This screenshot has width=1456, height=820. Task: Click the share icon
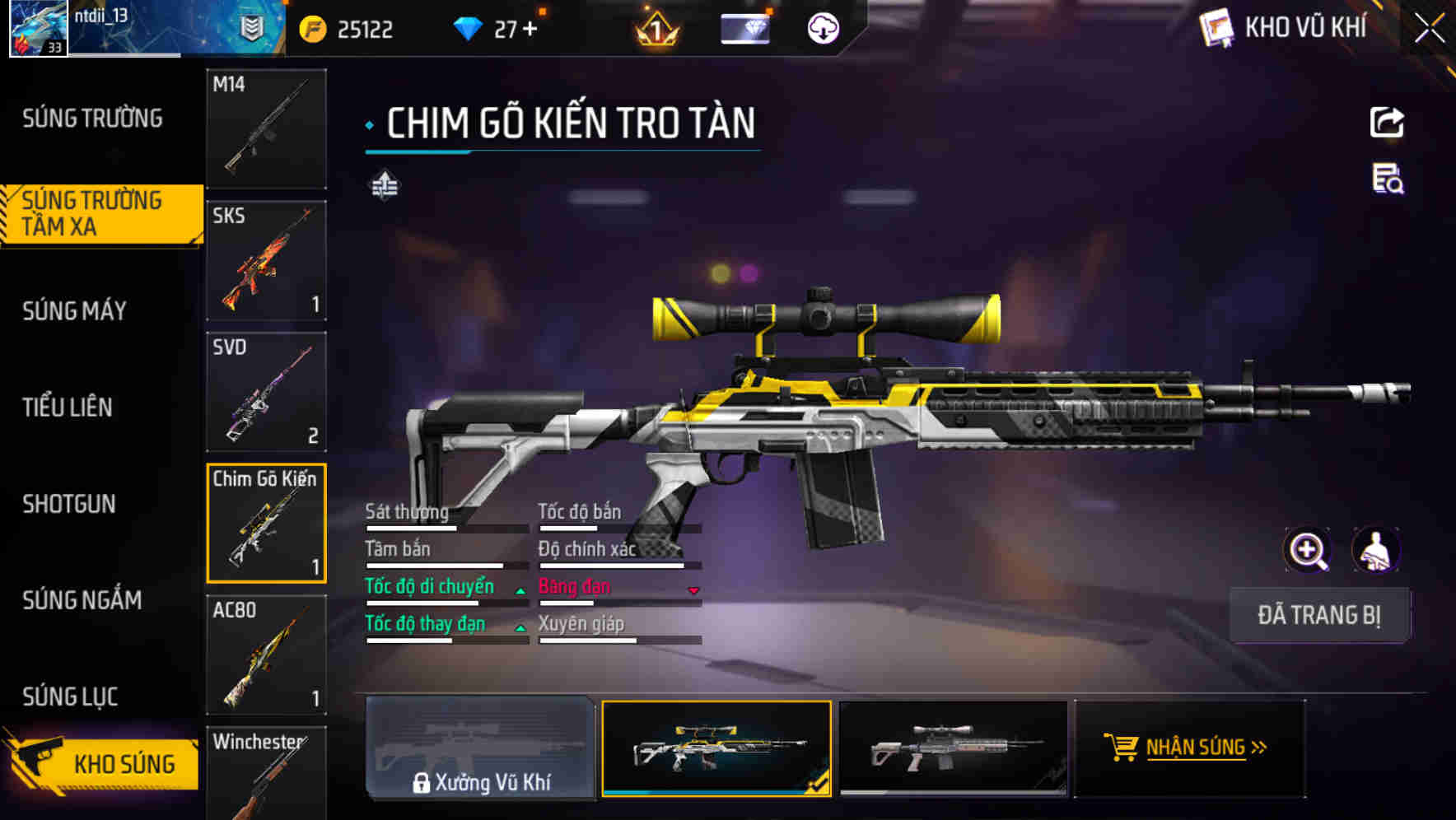pyautogui.click(x=1387, y=123)
